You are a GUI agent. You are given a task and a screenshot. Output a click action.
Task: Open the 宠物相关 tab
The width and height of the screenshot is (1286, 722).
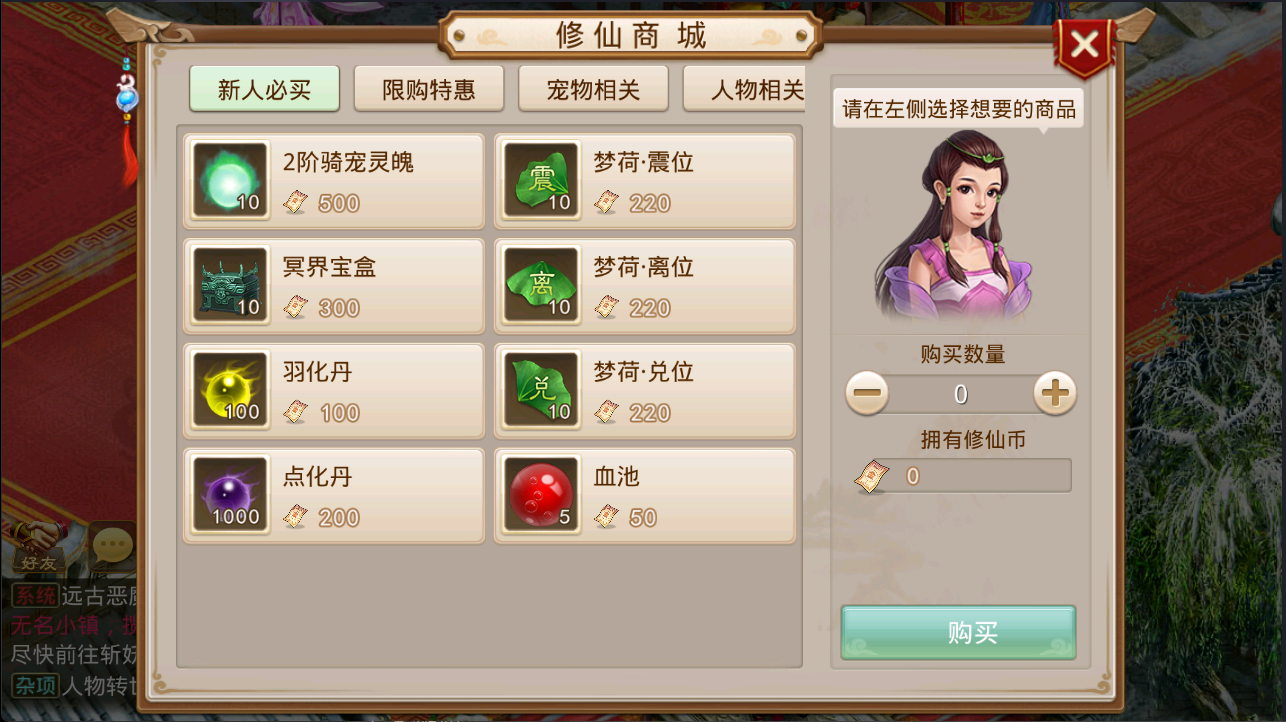(593, 88)
